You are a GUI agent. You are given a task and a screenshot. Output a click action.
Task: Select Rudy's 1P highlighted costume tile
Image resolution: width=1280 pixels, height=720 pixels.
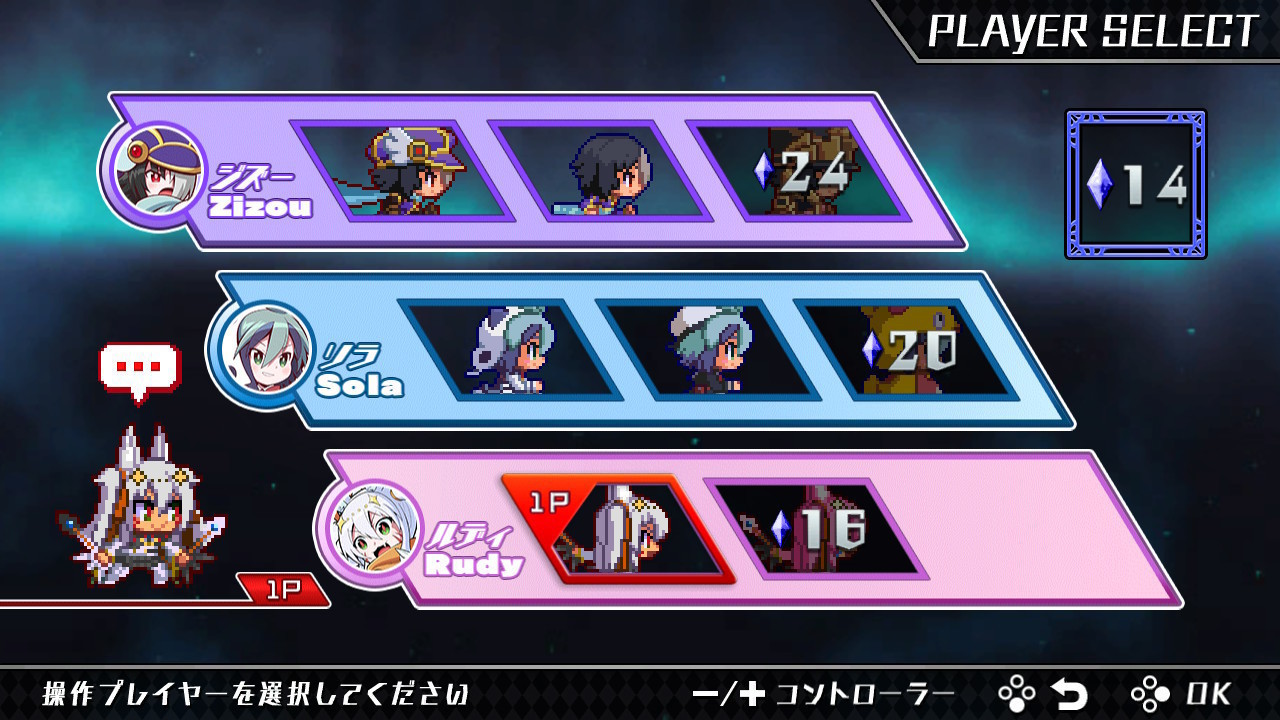625,529
